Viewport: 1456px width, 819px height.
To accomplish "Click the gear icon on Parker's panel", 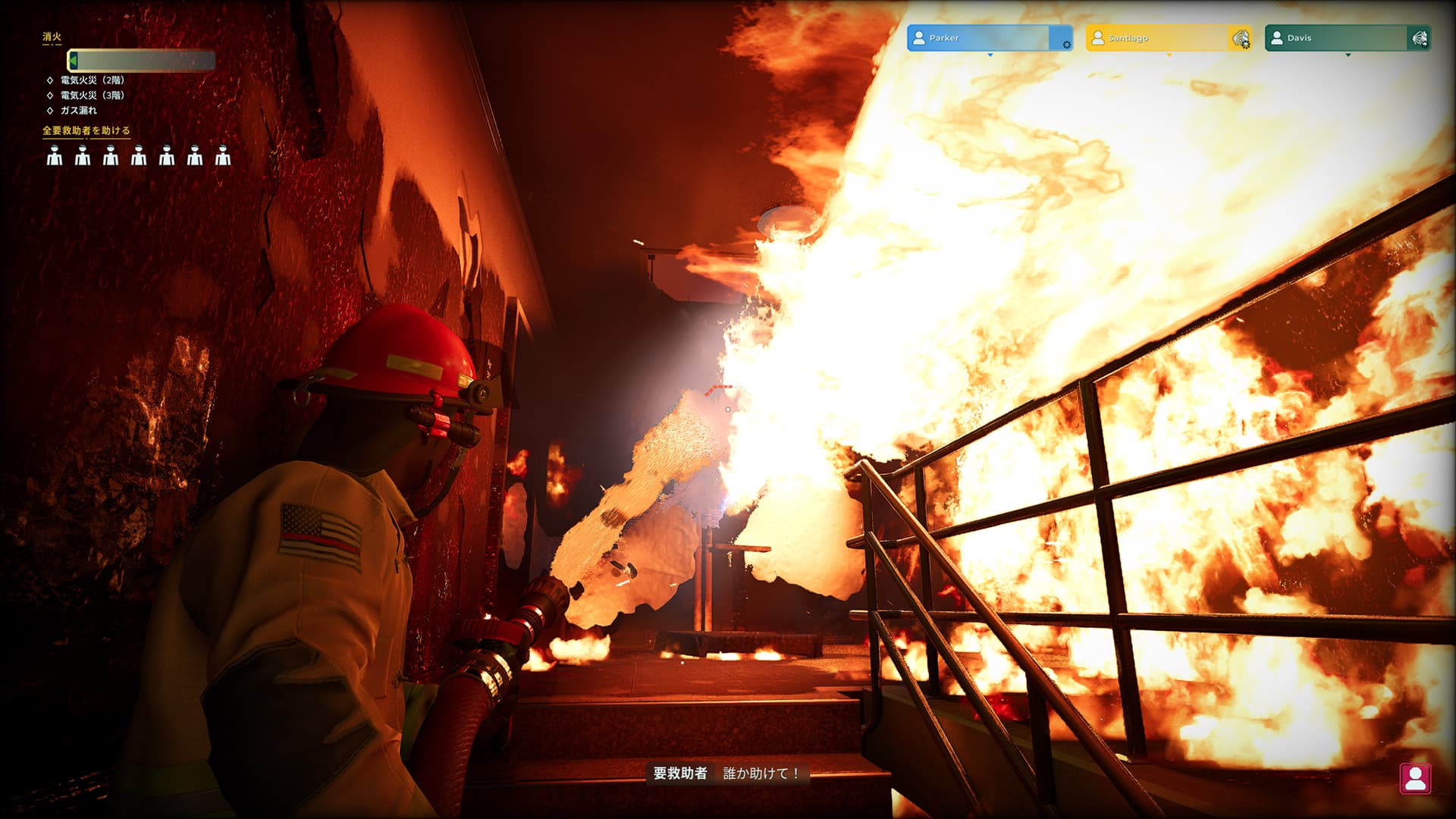I will [1066, 45].
